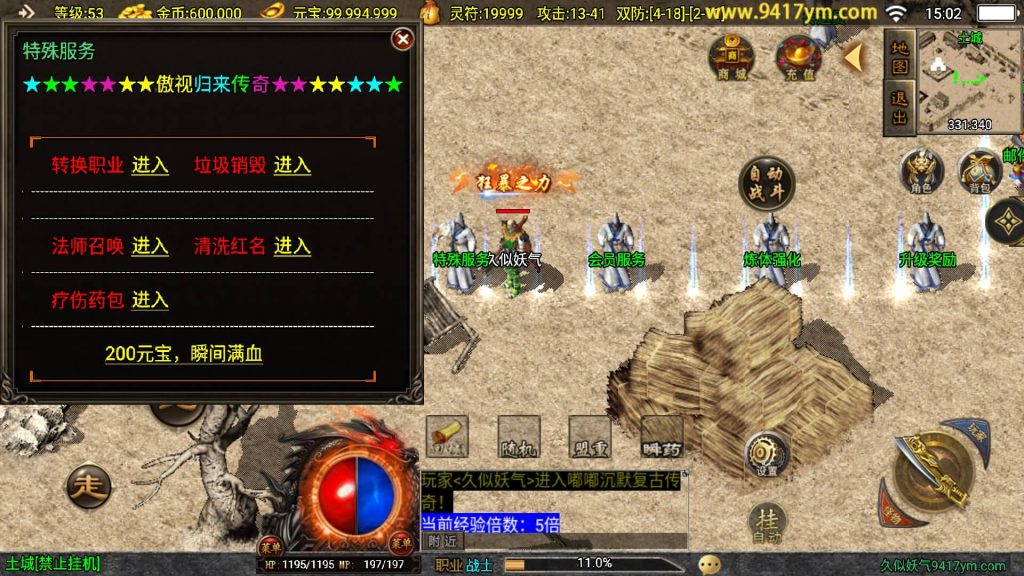
Task: Close the 特殊服务 dialog window
Action: point(402,39)
